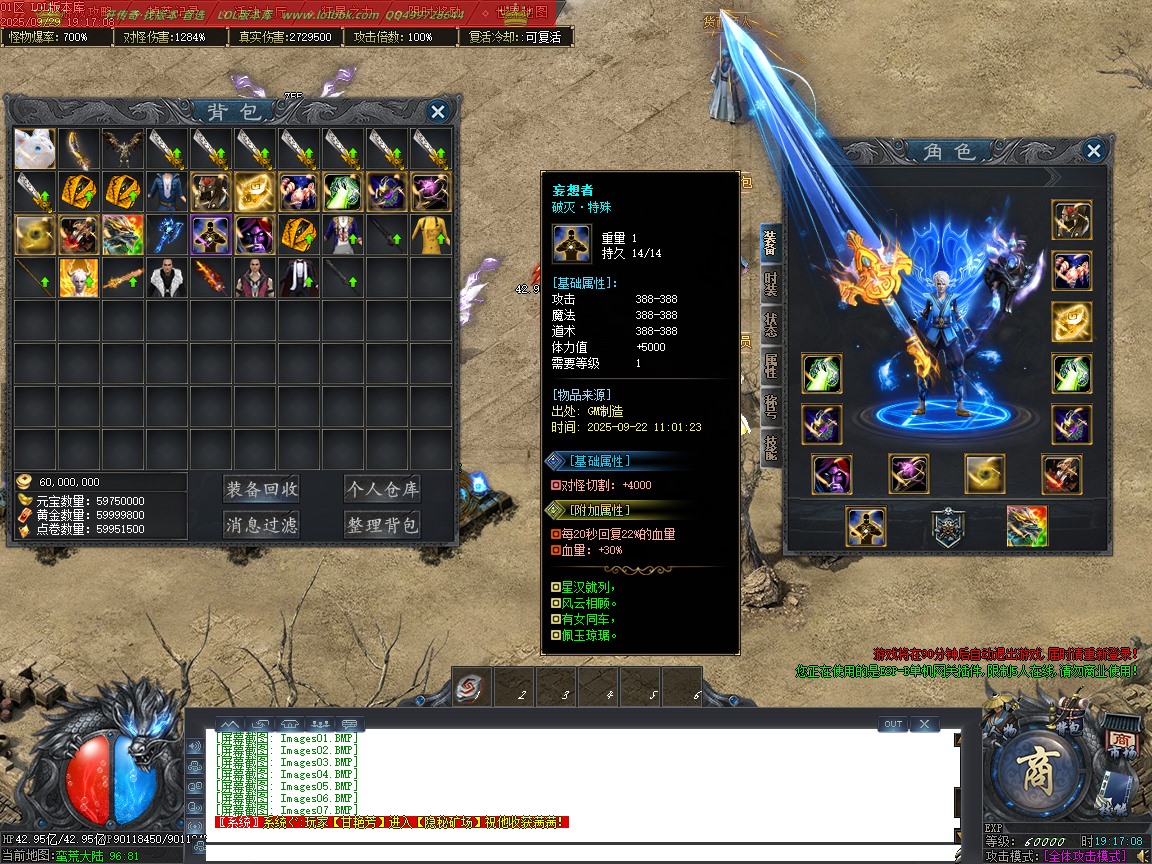This screenshot has height=864, width=1152.
Task: Select the dragon icon equipment slot
Action: click(1026, 526)
